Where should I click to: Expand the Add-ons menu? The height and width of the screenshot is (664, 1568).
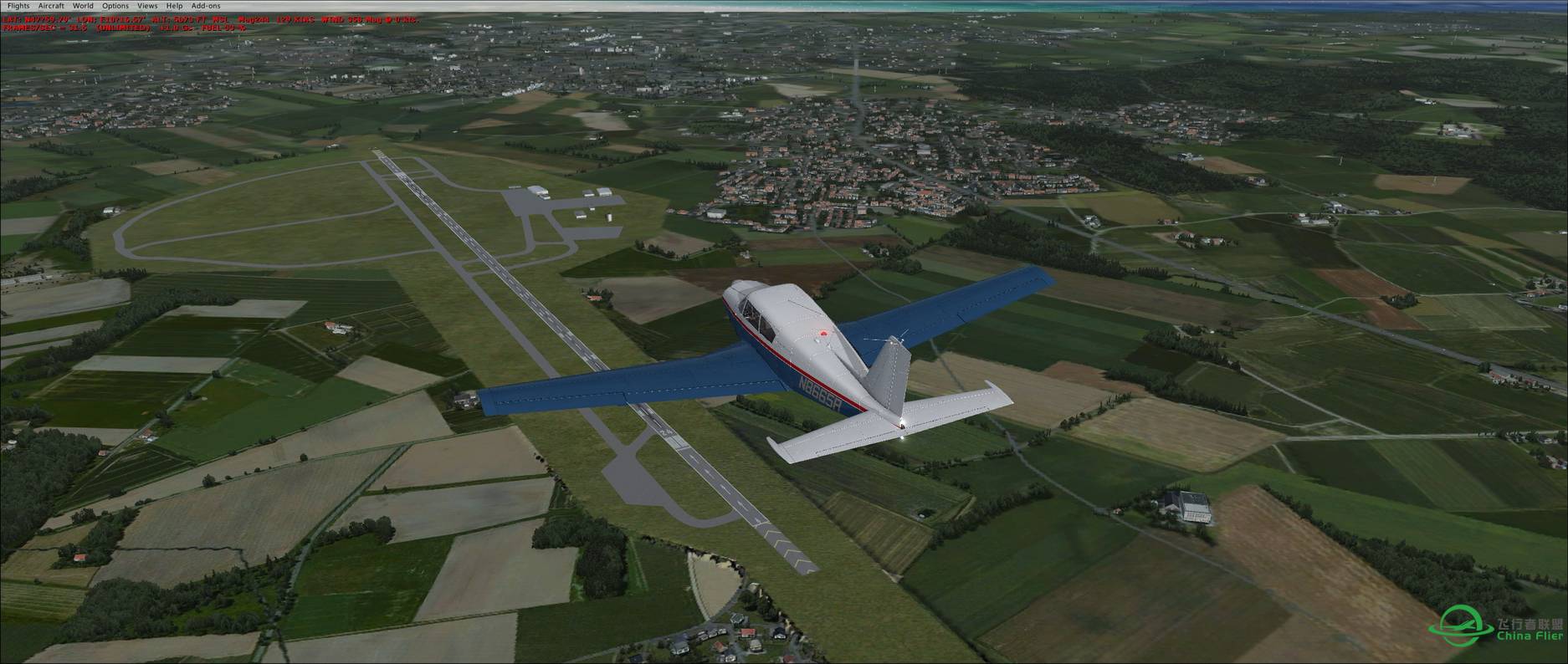(206, 6)
